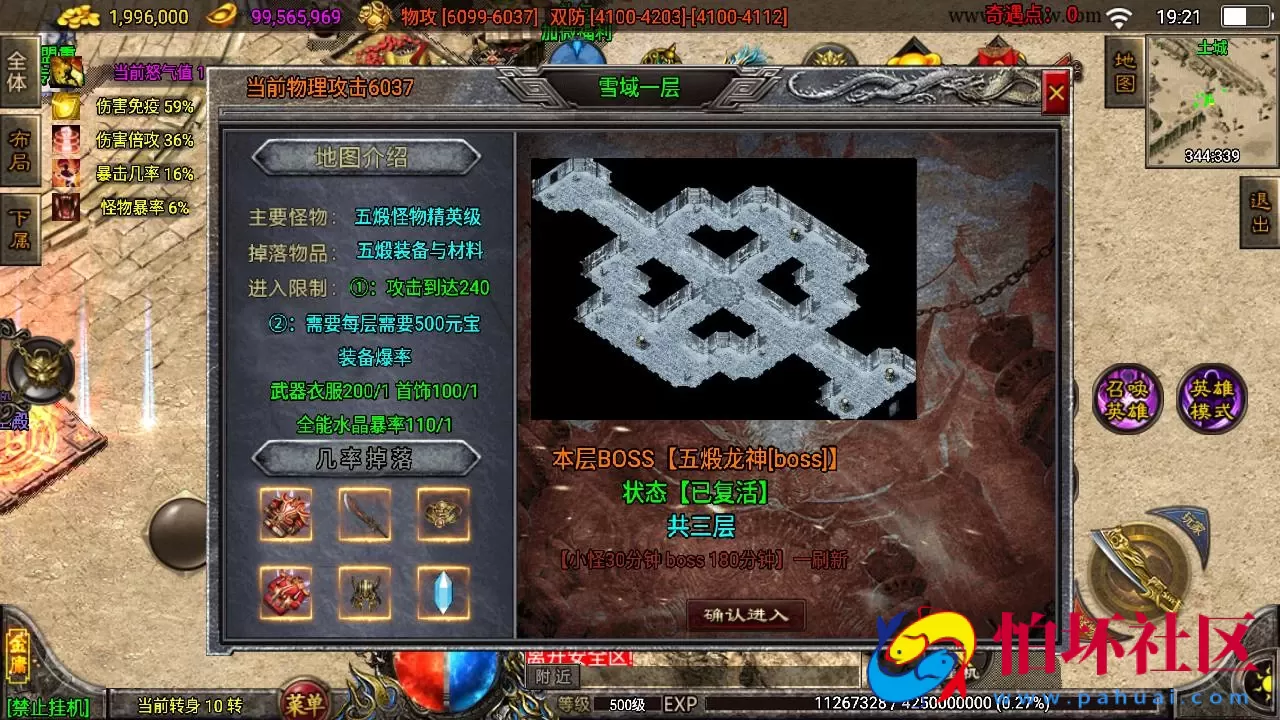Toggle 召唤英雄 to summon your hero
Image resolution: width=1280 pixels, height=720 pixels.
(1128, 396)
